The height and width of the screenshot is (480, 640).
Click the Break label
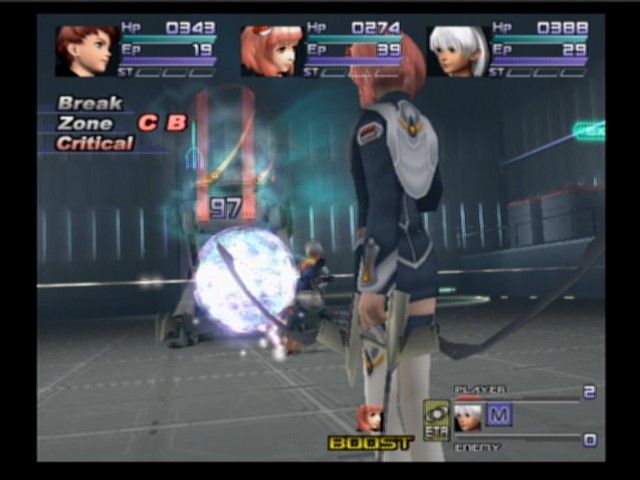(90, 103)
